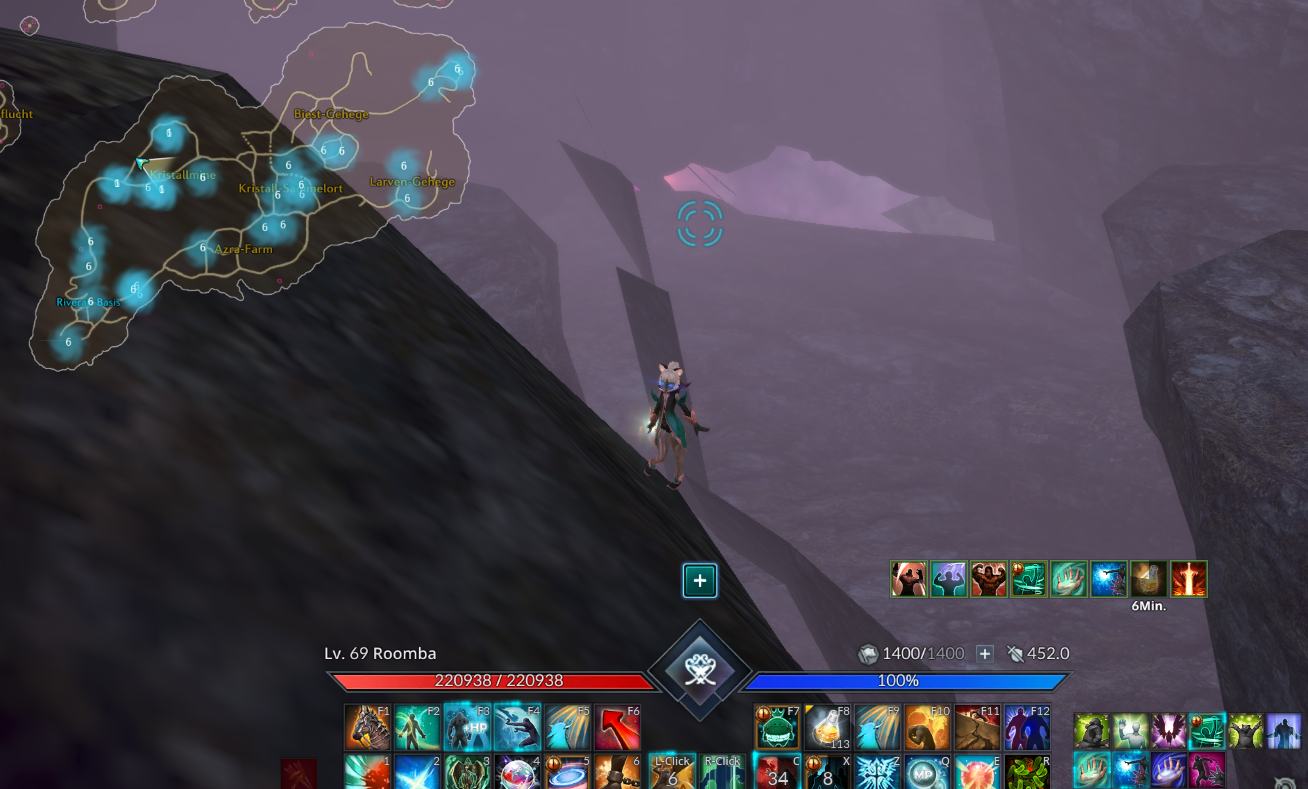Image resolution: width=1308 pixels, height=789 pixels.
Task: Use the F11 cracked ground skill
Action: point(978,727)
